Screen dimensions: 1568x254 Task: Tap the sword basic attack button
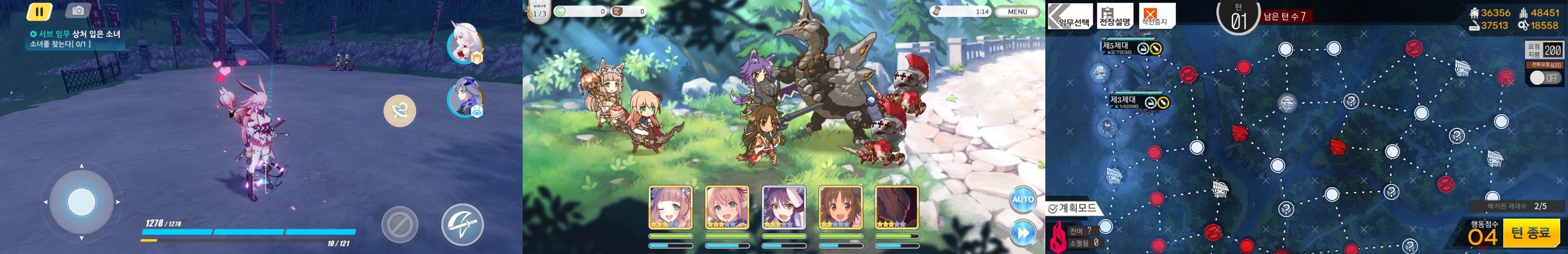tap(462, 224)
